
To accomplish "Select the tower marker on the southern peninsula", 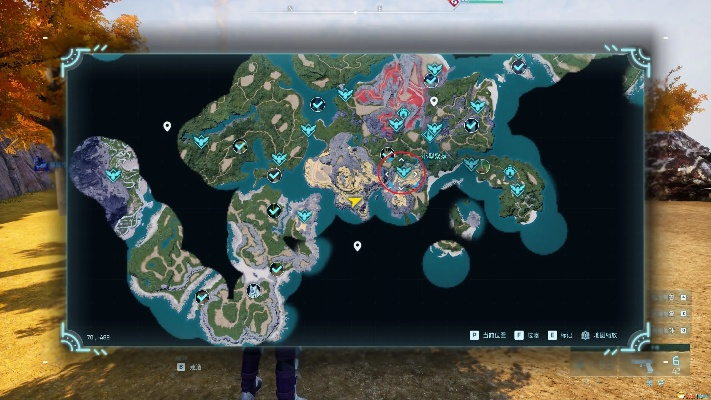I will coord(254,291).
